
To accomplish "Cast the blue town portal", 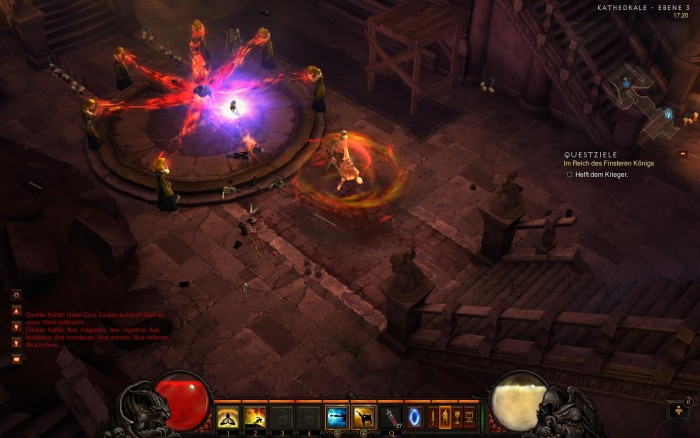I will coord(414,417).
